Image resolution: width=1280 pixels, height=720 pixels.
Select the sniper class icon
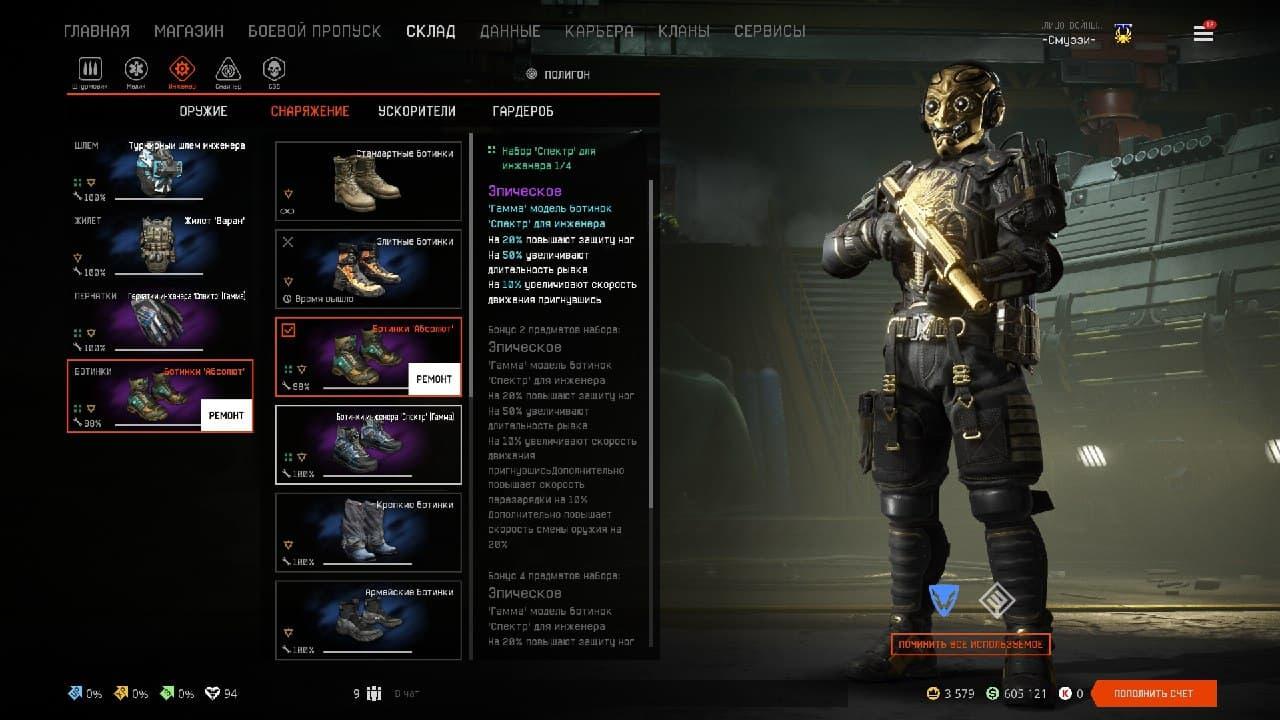click(228, 70)
